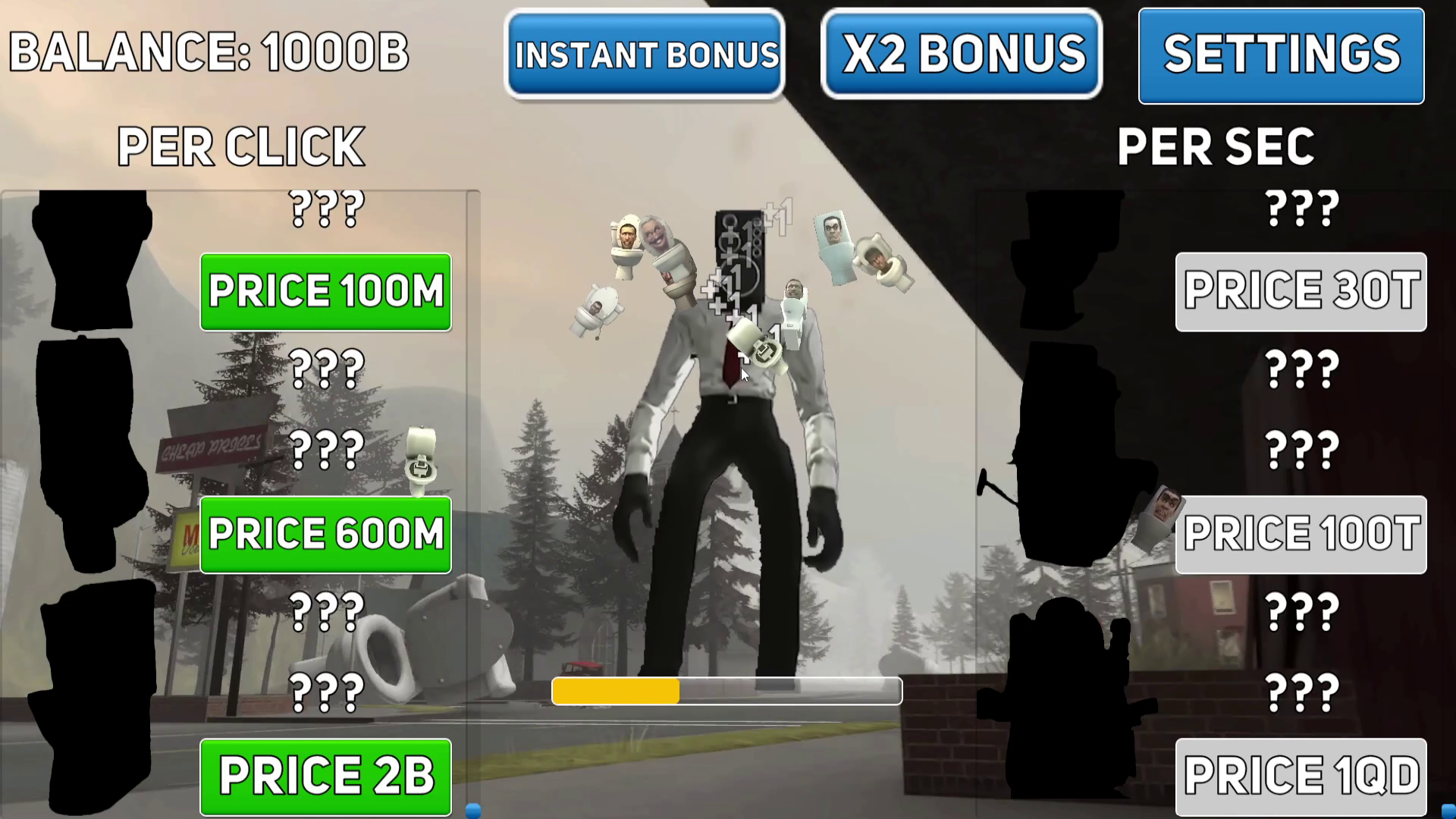1456x819 pixels.
Task: Buy the Price 2B upgrade
Action: point(325,775)
